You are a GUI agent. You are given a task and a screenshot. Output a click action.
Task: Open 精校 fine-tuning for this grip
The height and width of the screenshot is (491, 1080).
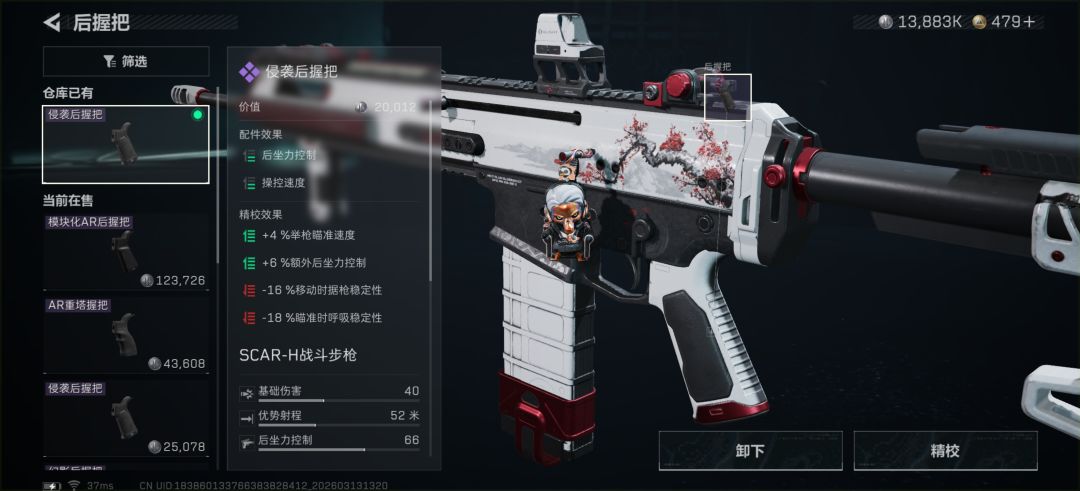click(945, 450)
